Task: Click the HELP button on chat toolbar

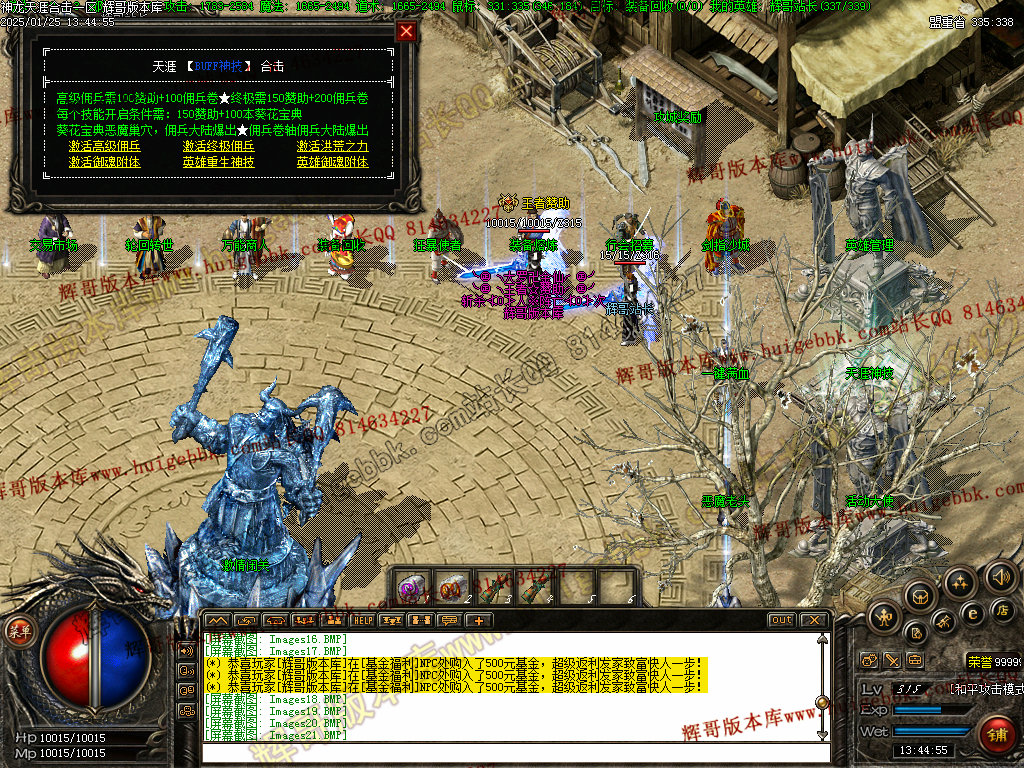Action: click(x=362, y=620)
